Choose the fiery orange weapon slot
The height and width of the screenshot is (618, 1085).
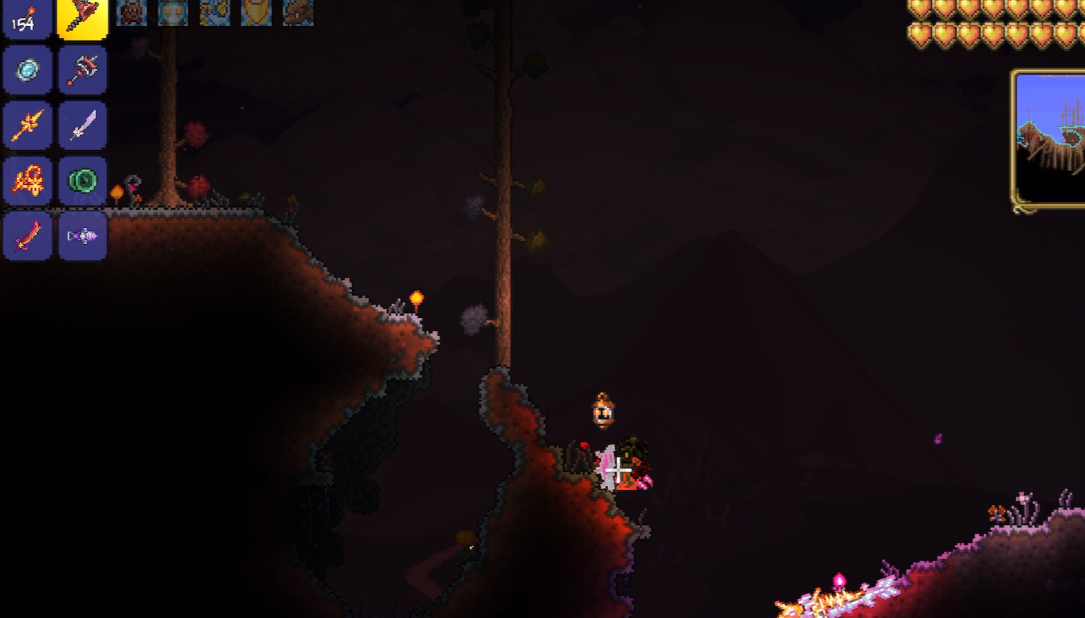pyautogui.click(x=27, y=181)
